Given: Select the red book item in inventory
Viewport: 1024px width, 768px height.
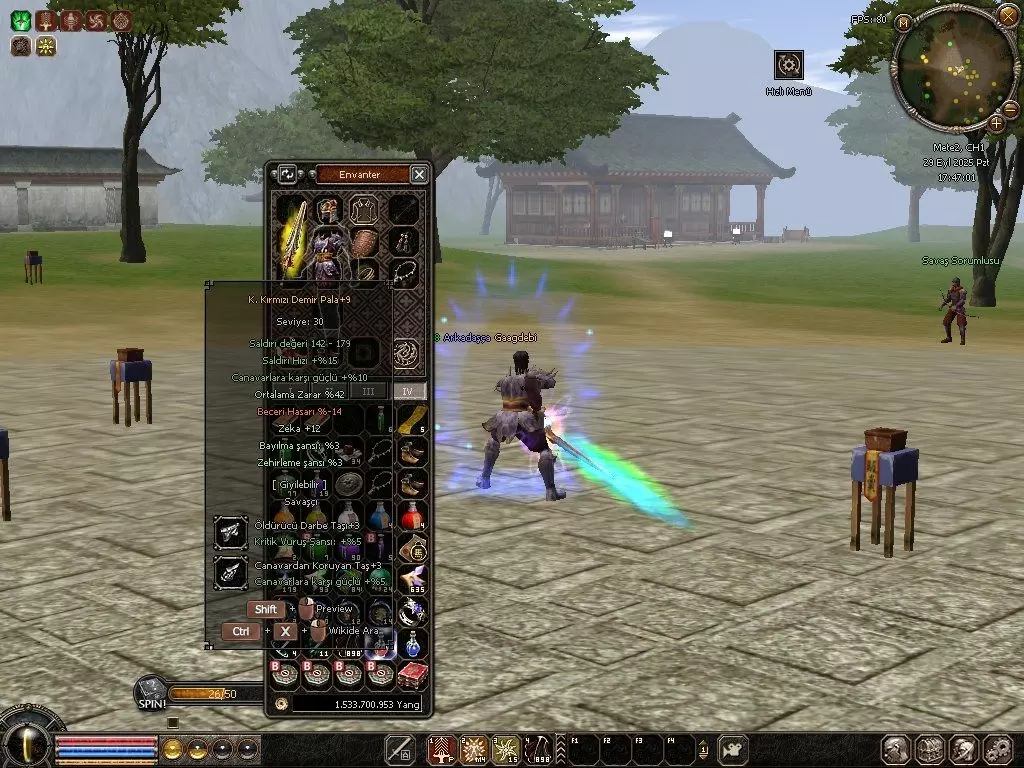Looking at the screenshot, I should [412, 675].
